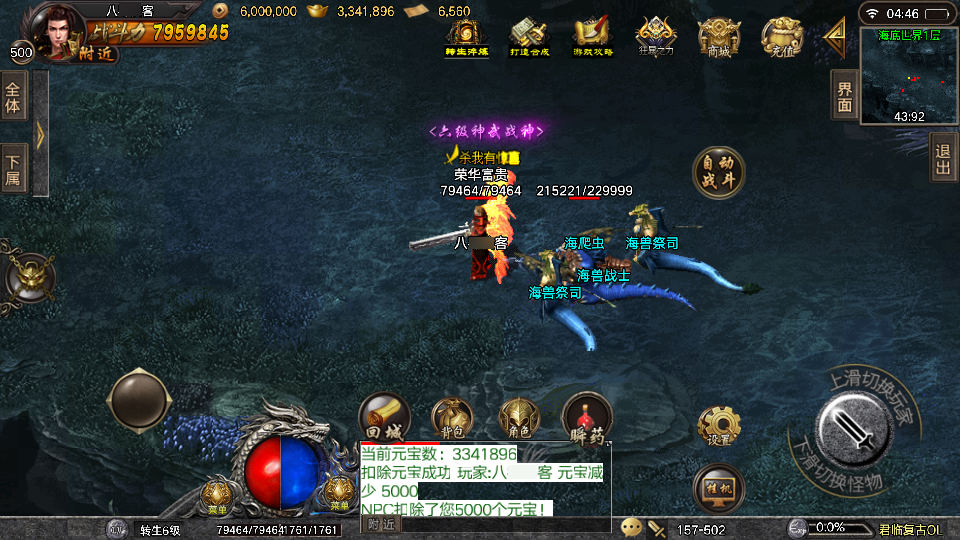Open the 充值 recharge gold pouch
Image resolution: width=960 pixels, height=540 pixels.
780,37
